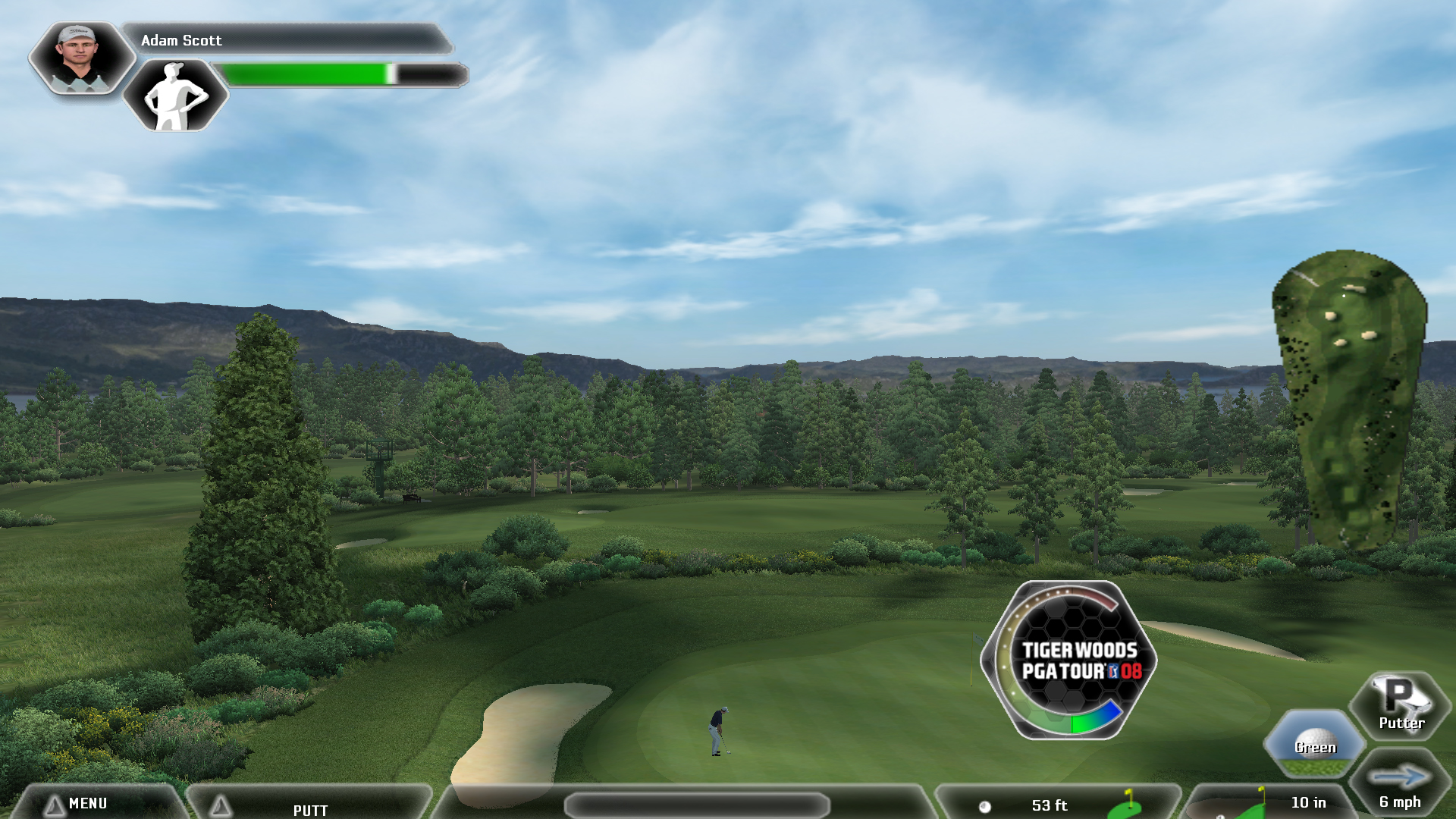Select the PUTT shot type button
Viewport: 1456px width, 819px height.
(309, 808)
